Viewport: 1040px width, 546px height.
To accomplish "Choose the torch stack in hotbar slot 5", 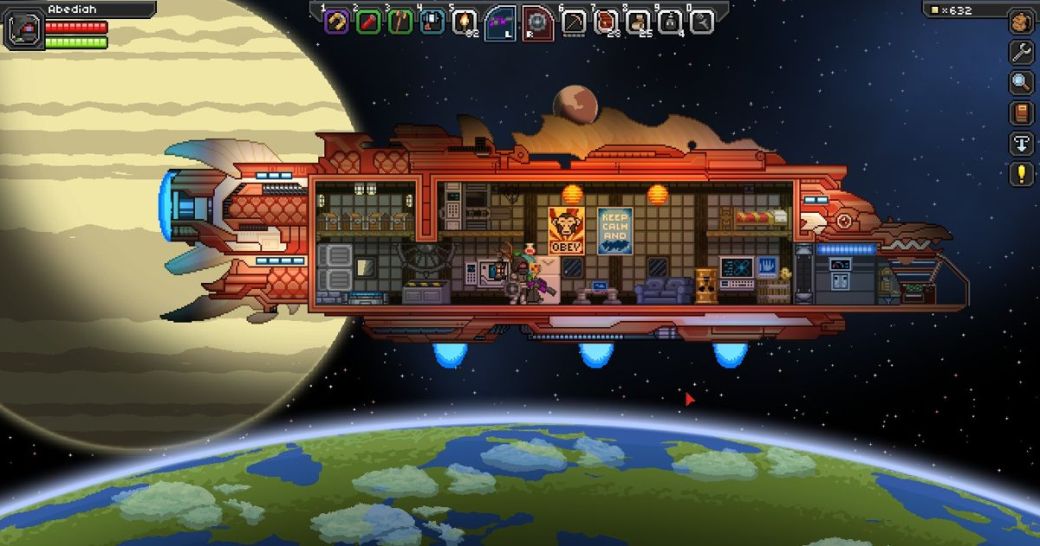I will tap(464, 21).
